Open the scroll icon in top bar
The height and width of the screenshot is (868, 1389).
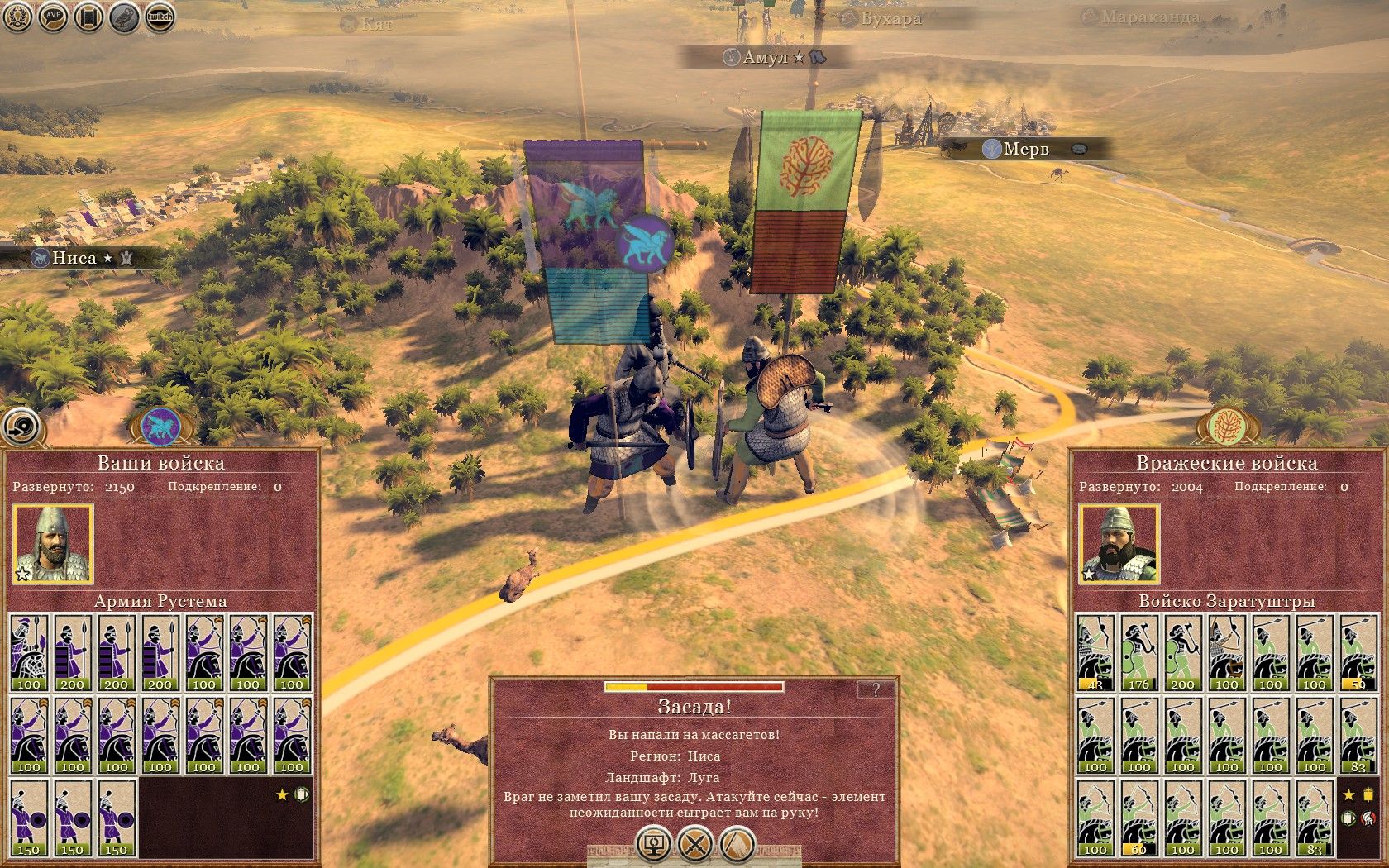(x=89, y=17)
